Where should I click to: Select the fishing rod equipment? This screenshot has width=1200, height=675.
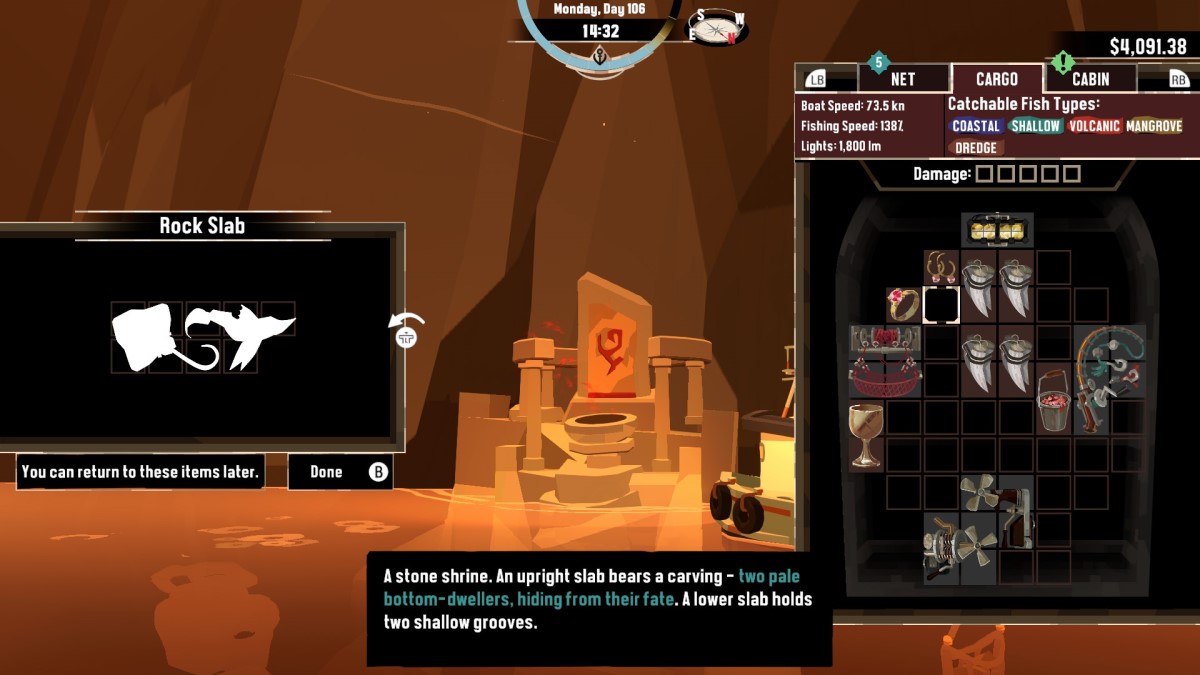coord(1110,380)
